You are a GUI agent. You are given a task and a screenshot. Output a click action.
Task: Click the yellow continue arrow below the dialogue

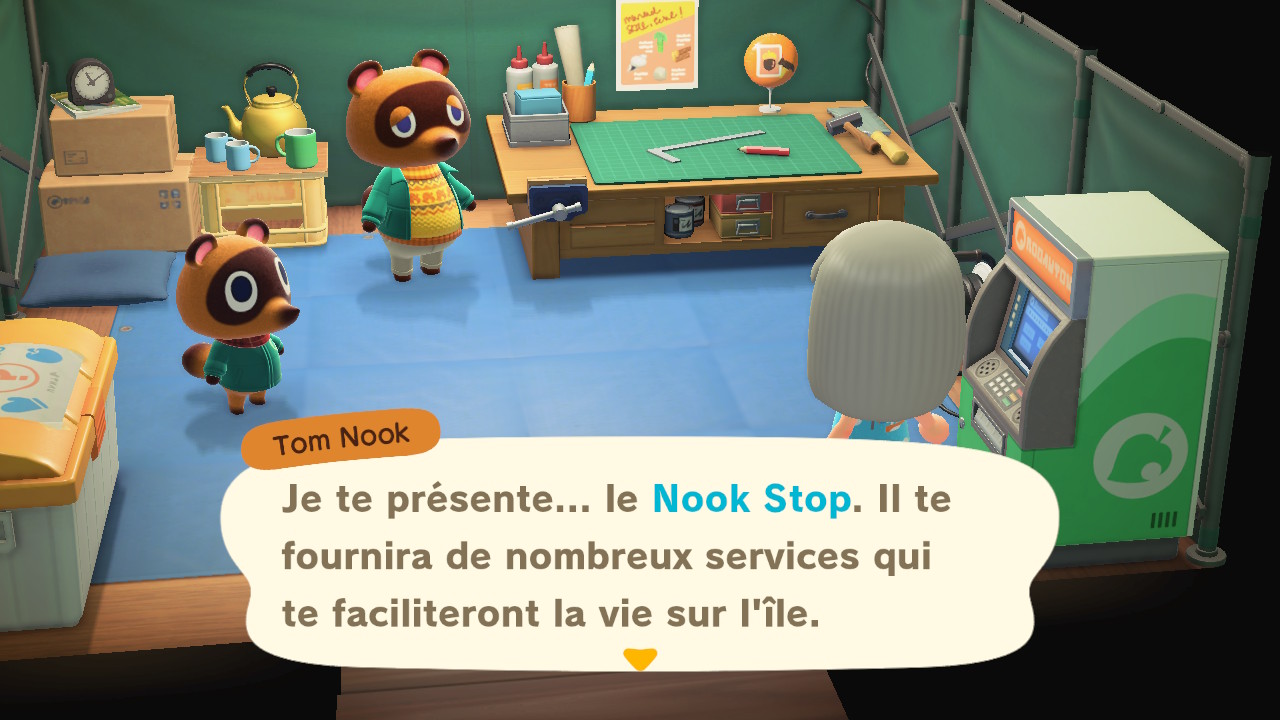tap(640, 660)
